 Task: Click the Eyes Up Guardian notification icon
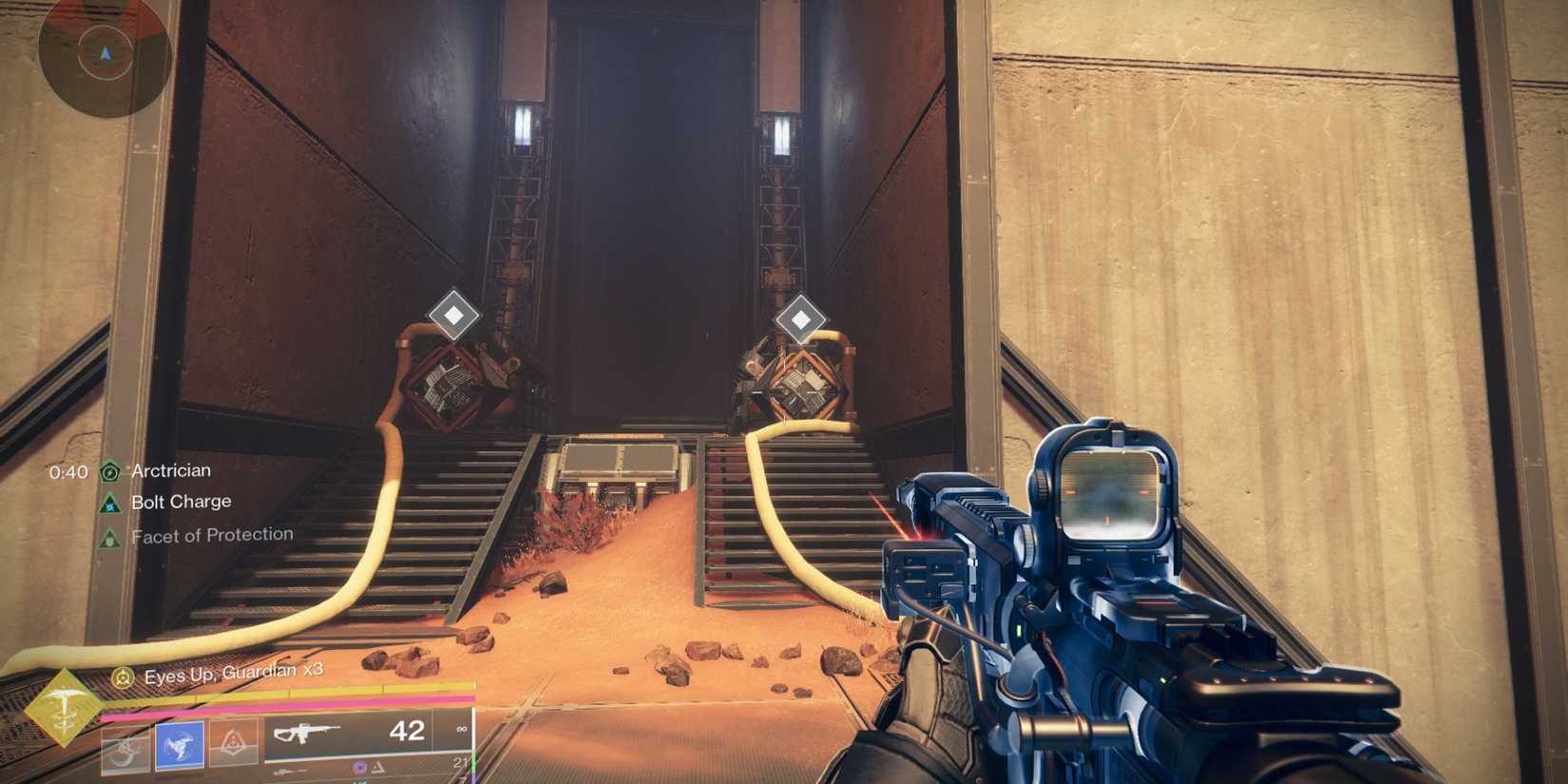(123, 676)
